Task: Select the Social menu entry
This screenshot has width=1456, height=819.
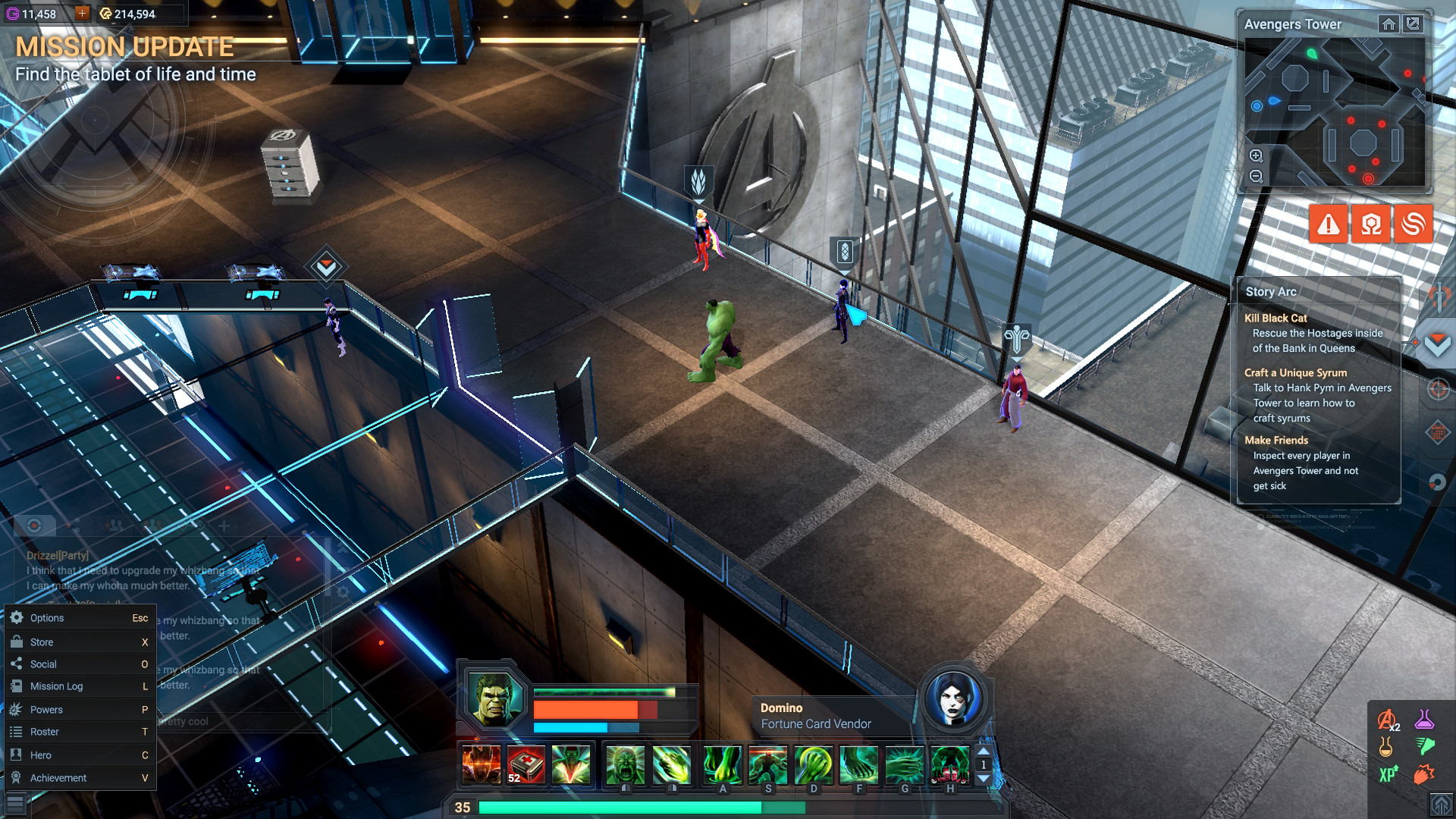Action: click(43, 664)
